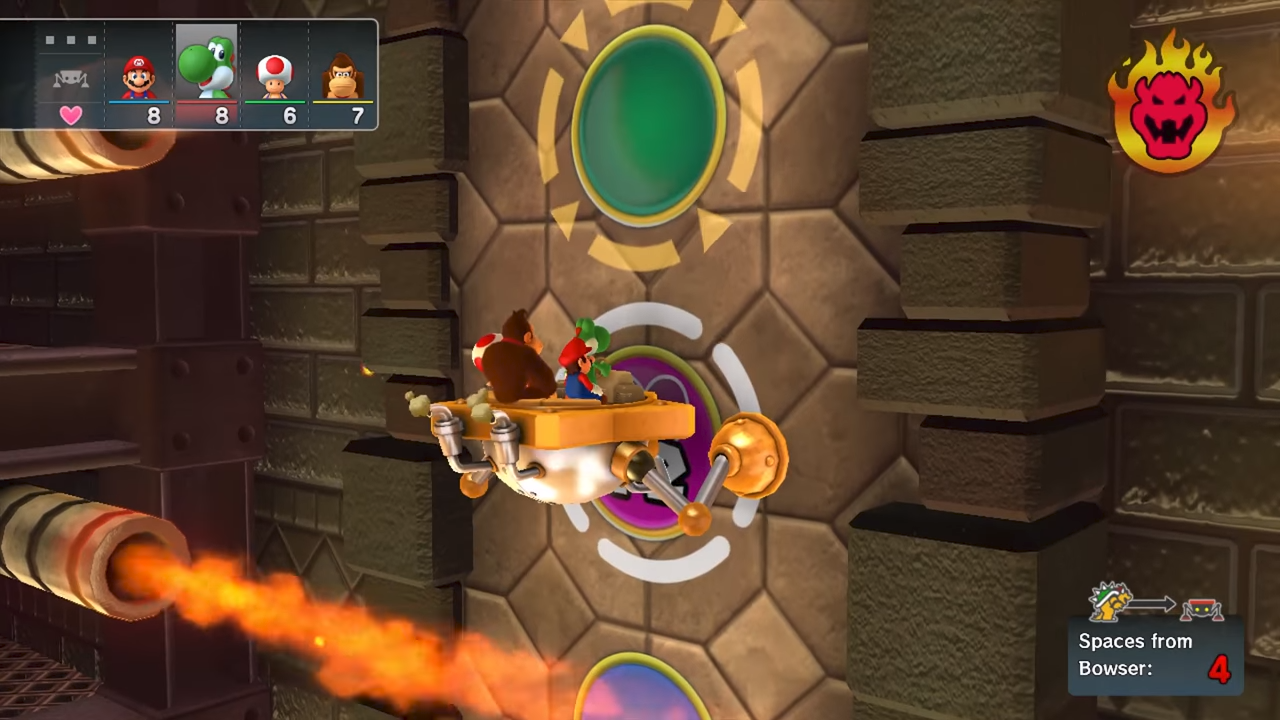Click Donkey Kong's portrait
This screenshot has width=1280, height=720.
pos(343,76)
